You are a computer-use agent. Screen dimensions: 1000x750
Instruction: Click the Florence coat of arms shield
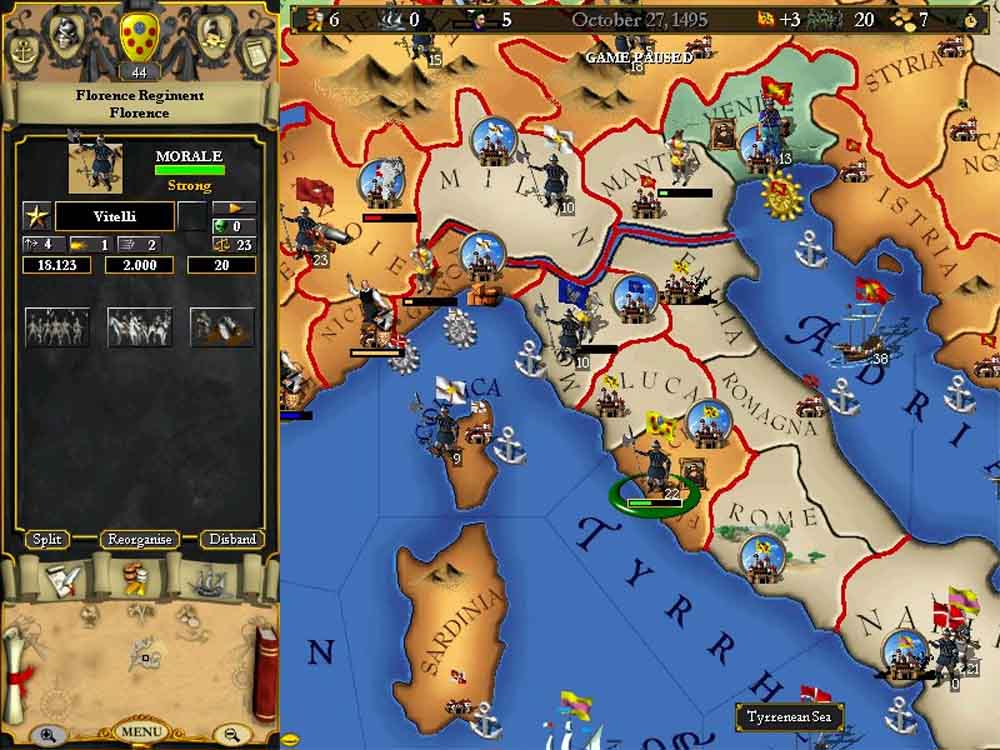click(x=139, y=36)
